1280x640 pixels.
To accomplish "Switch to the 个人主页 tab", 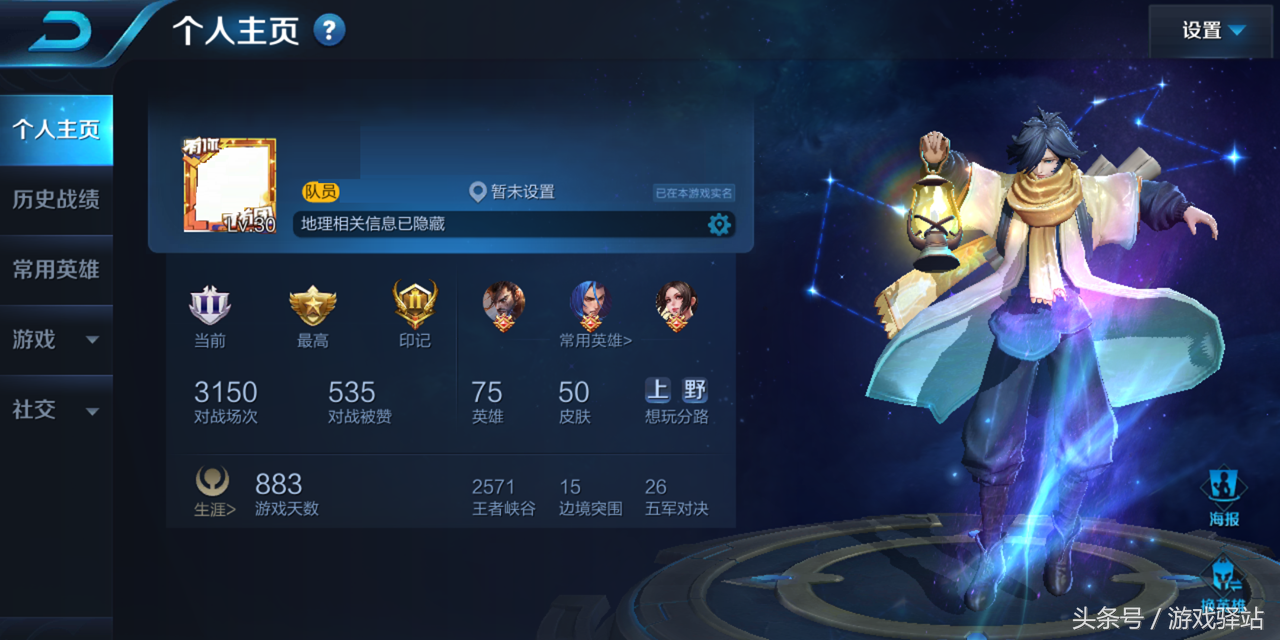I will [x=56, y=130].
